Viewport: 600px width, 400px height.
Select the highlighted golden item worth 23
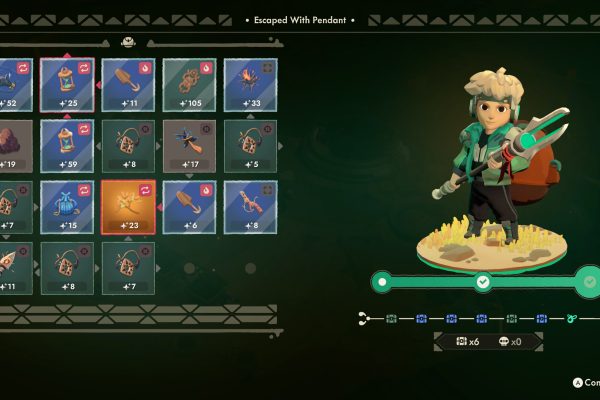[x=128, y=206]
